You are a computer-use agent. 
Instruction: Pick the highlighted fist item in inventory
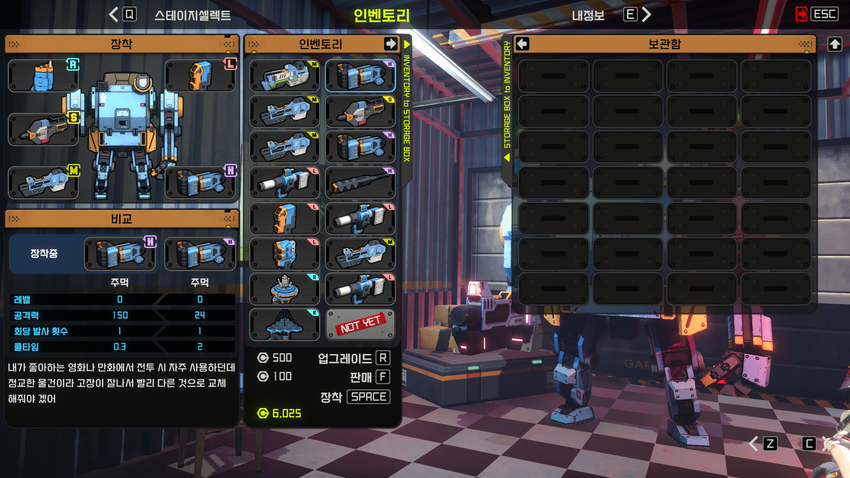click(x=360, y=76)
